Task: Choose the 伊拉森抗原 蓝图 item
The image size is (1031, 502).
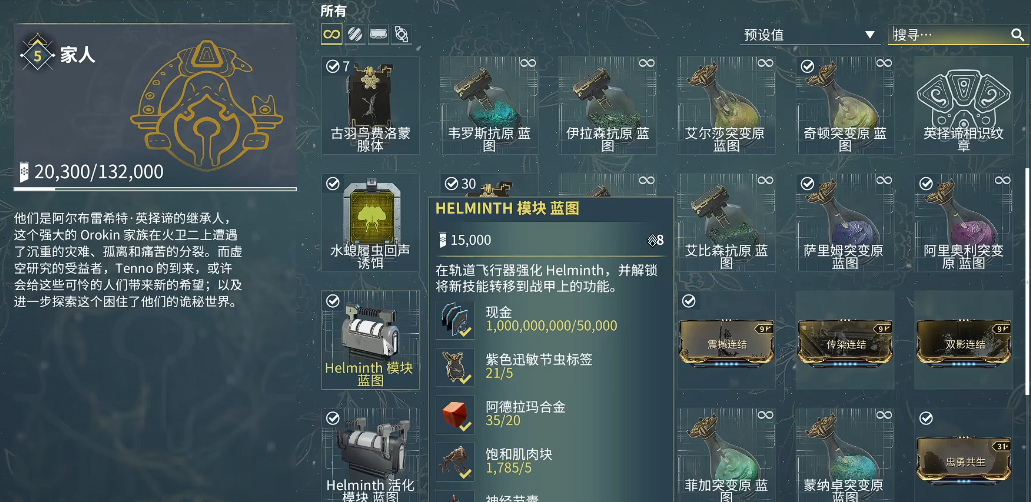Action: pyautogui.click(x=608, y=103)
